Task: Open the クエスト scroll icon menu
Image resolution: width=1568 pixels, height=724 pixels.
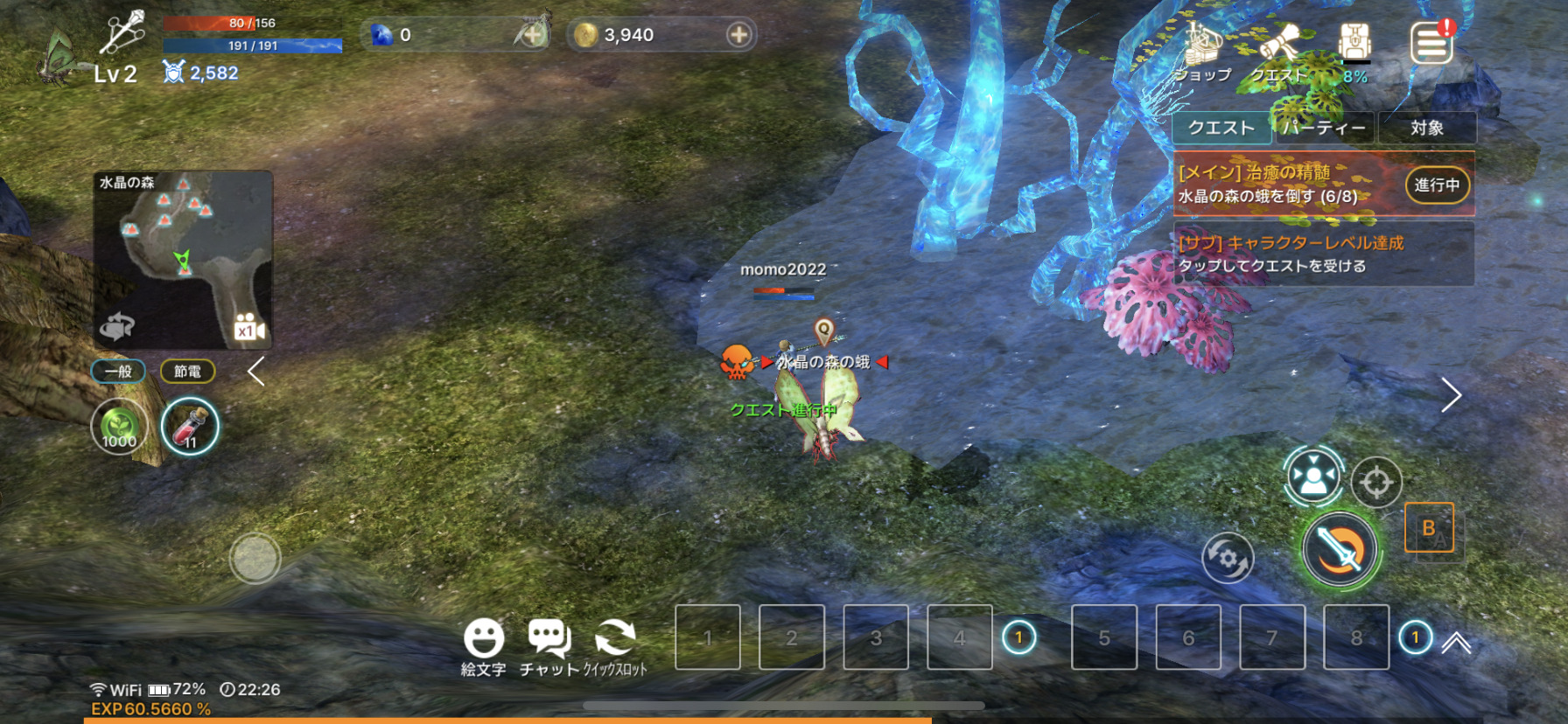Action: coord(1278,51)
